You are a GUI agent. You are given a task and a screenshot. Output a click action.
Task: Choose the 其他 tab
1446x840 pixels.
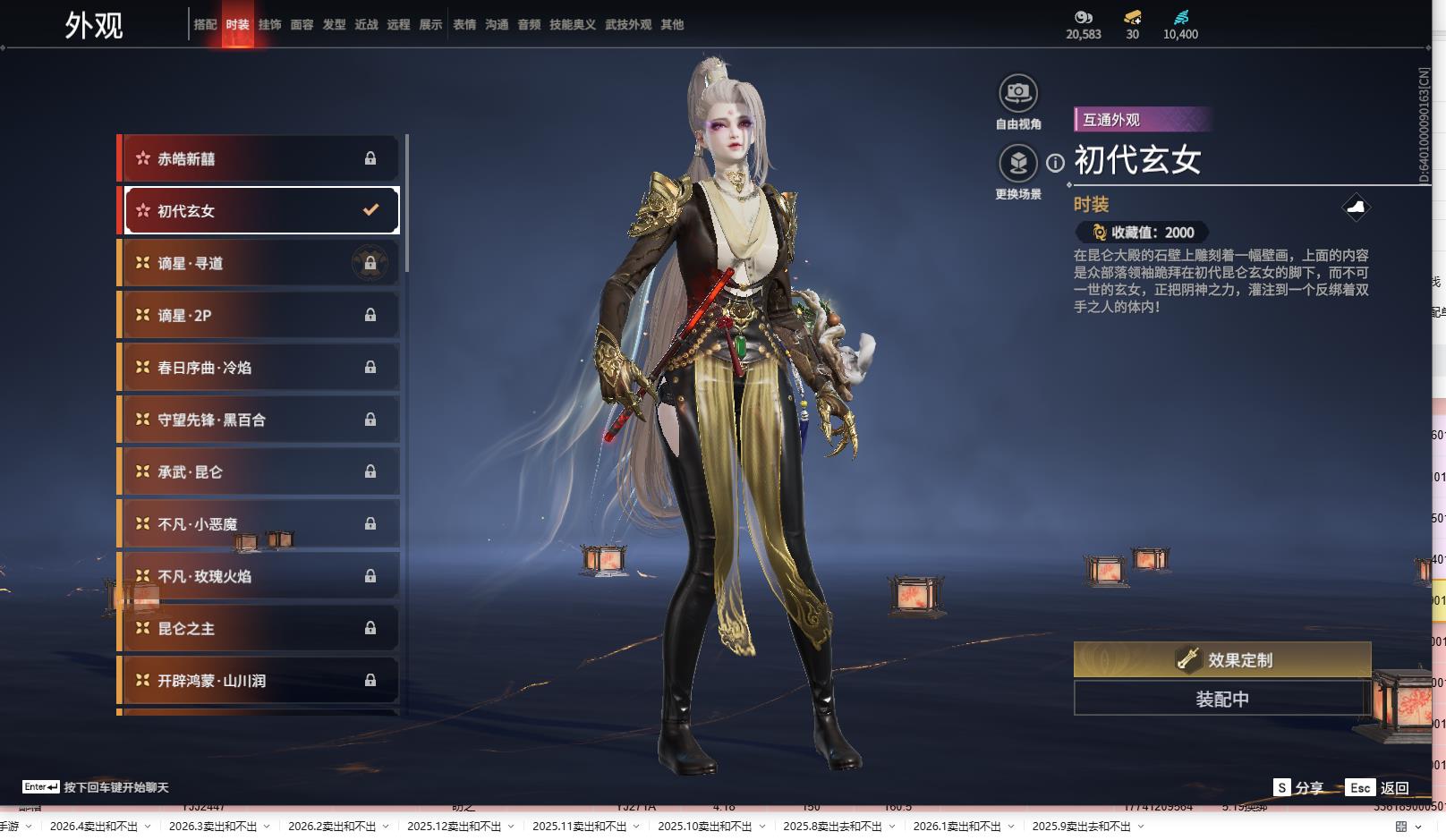pos(672,25)
